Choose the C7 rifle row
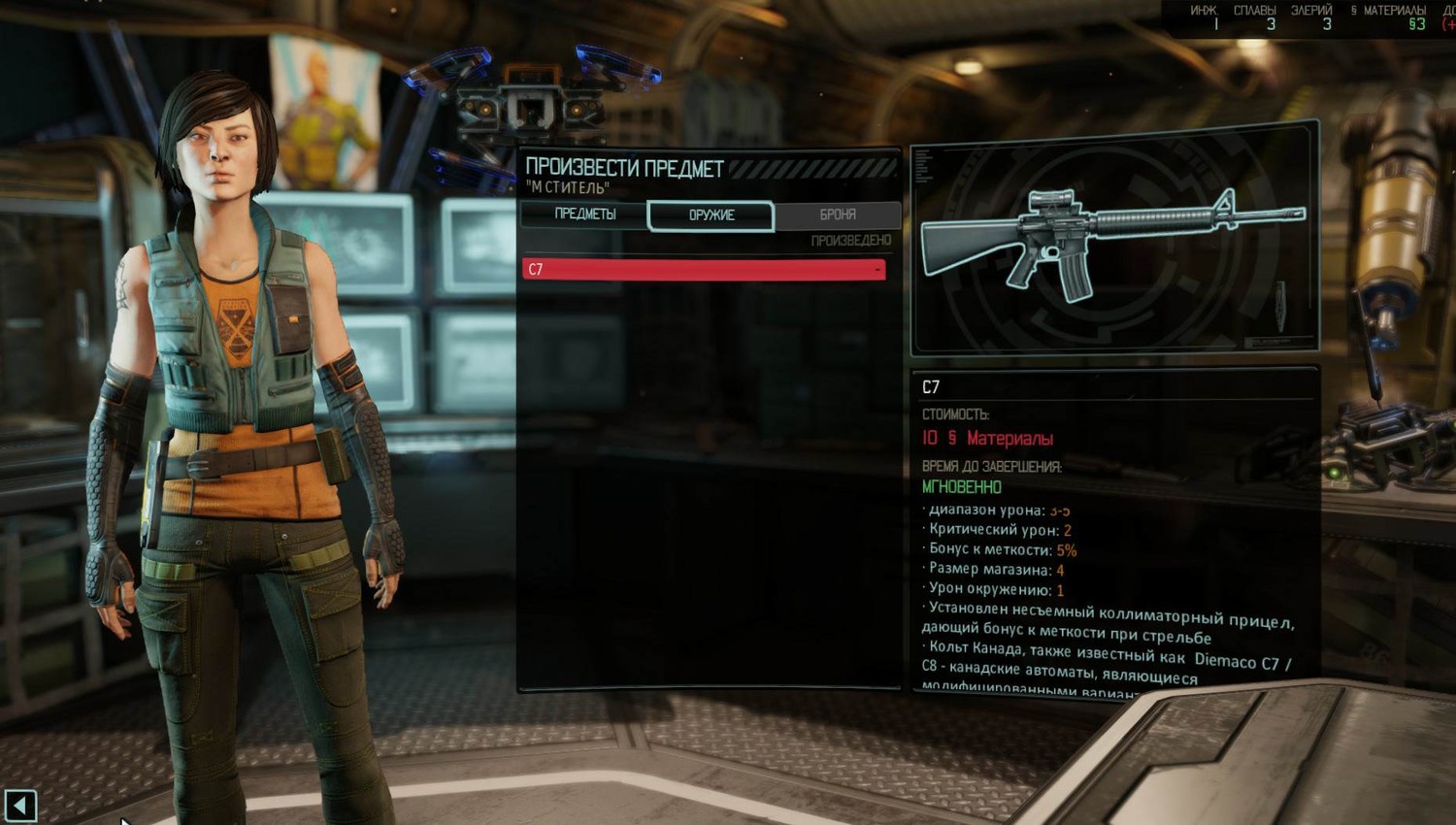This screenshot has height=825, width=1456. tap(703, 269)
